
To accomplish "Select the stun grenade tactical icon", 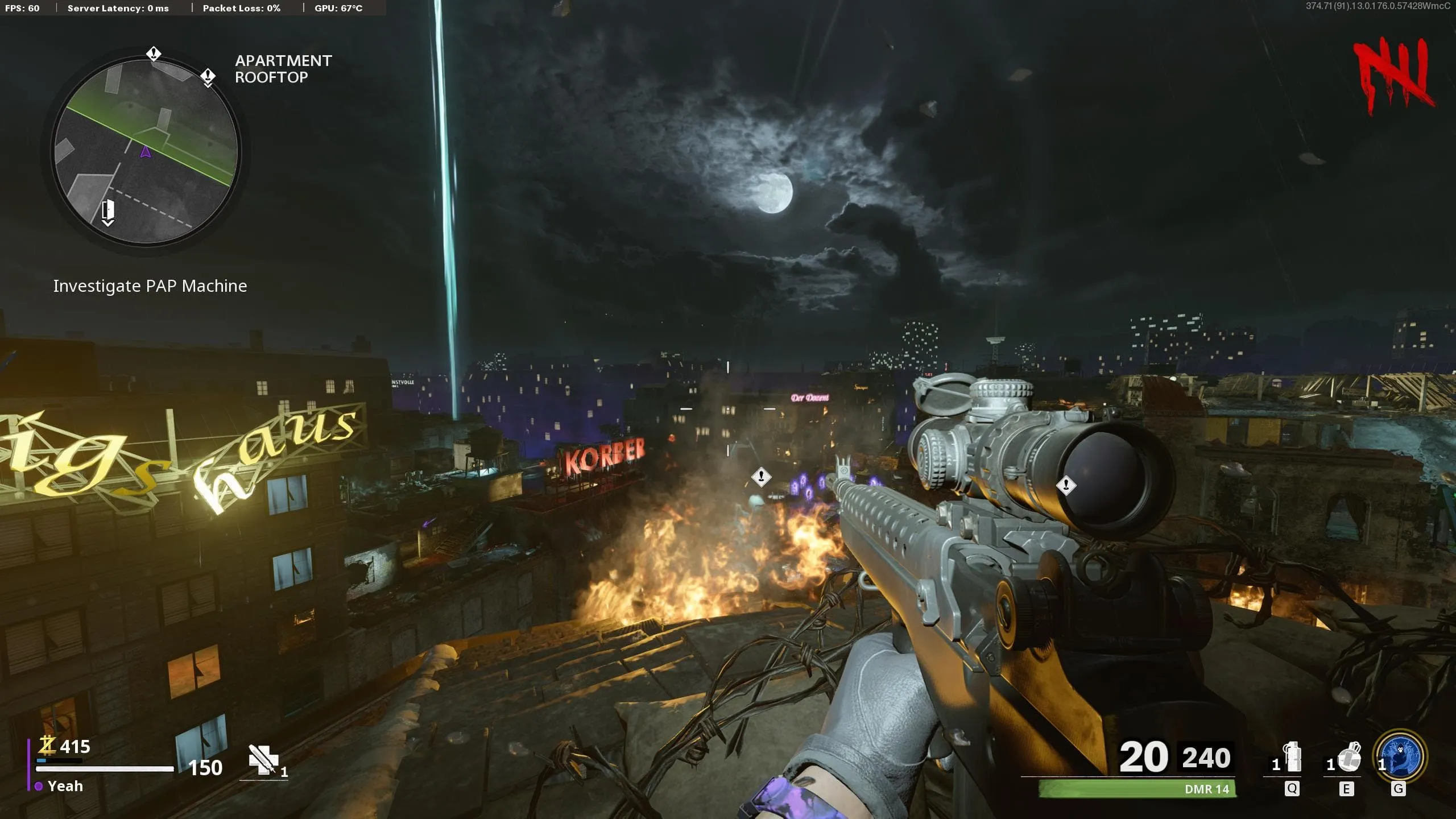I will (x=1293, y=757).
